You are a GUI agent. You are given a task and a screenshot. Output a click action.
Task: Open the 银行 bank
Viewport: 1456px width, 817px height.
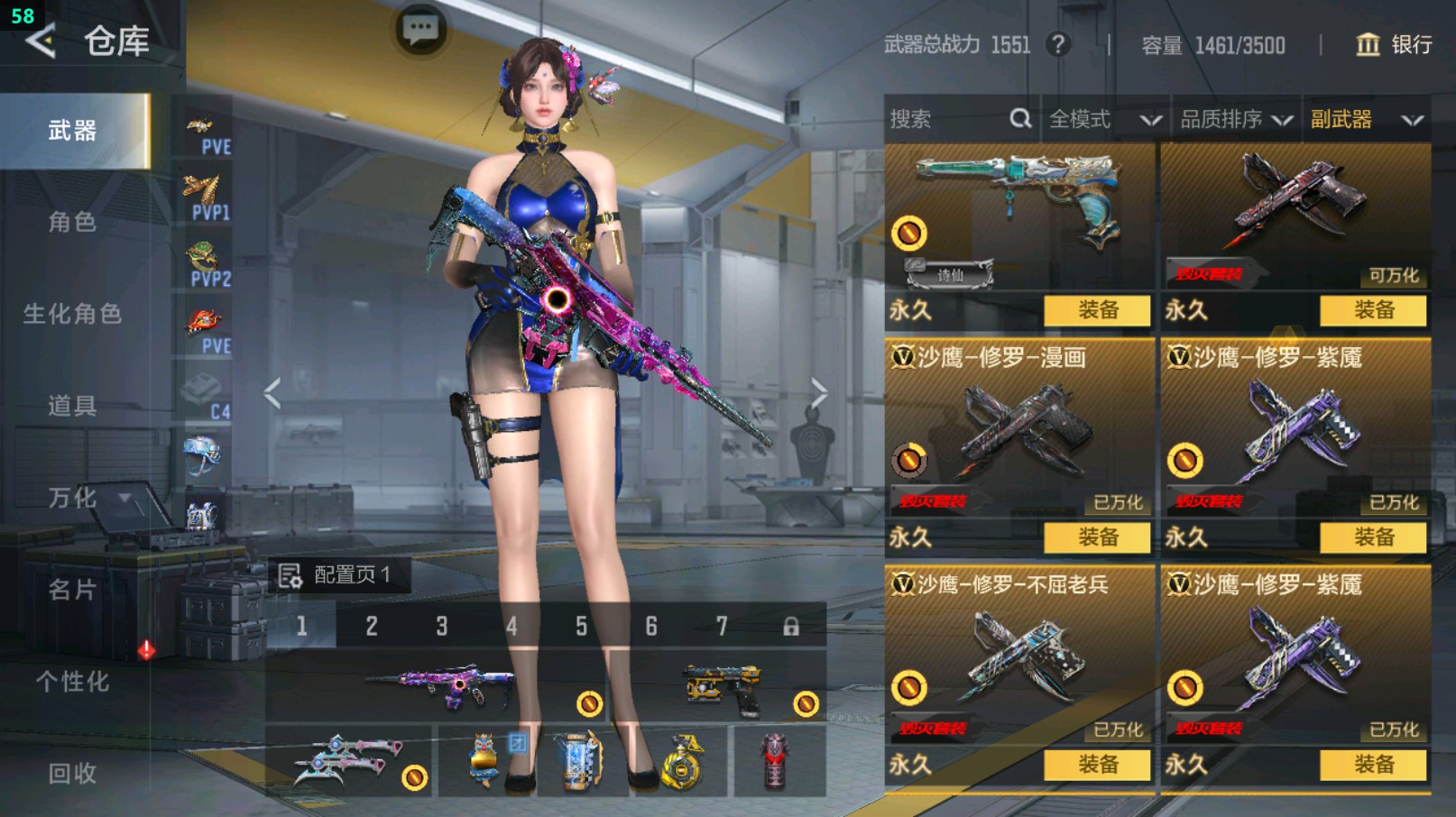click(1394, 44)
